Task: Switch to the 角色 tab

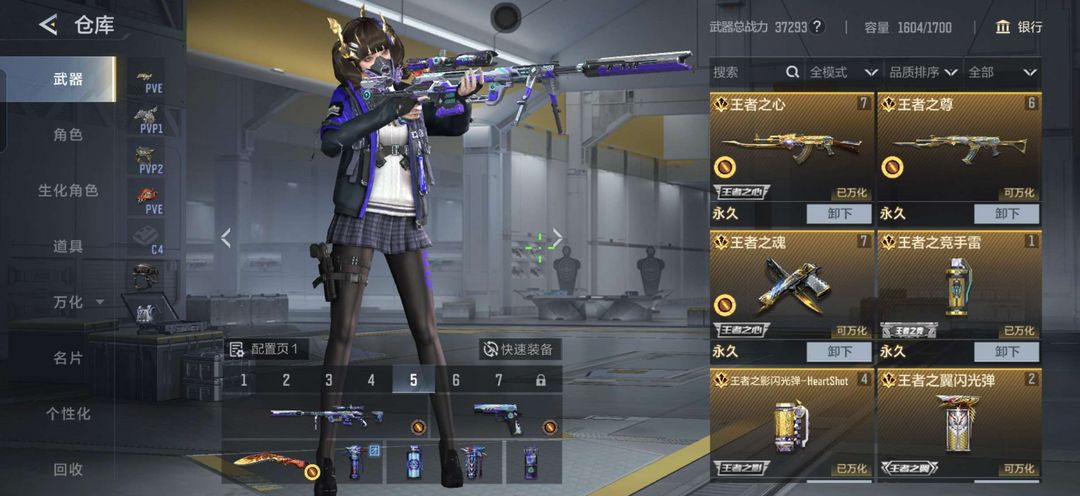Action: pos(68,134)
